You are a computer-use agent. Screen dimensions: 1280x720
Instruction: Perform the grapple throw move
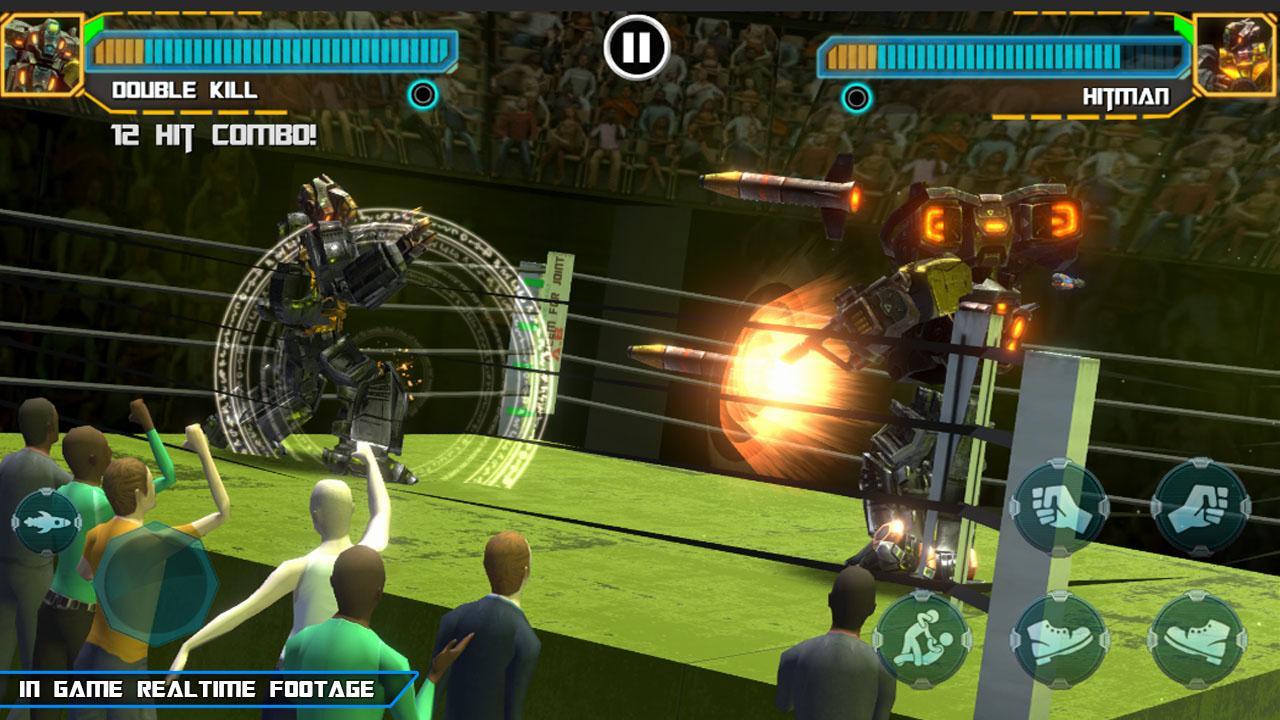point(921,639)
